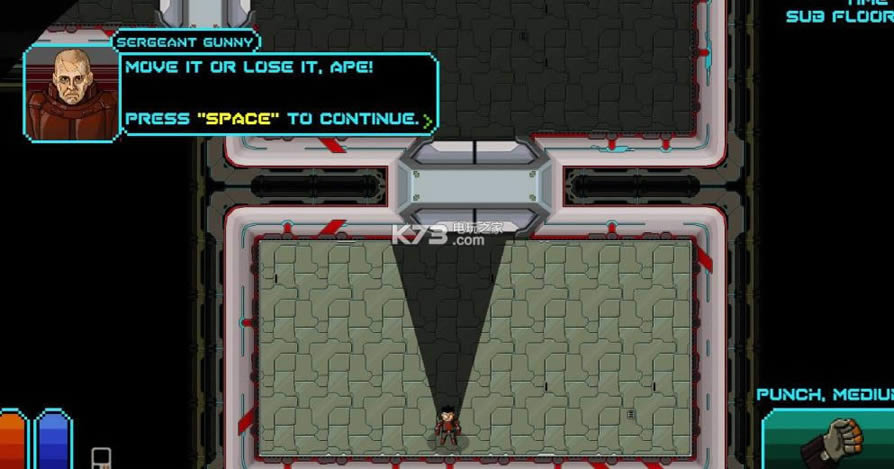Click Sergeant Gunny's portrait
Image resolution: width=894 pixels, height=469 pixels.
69,93
